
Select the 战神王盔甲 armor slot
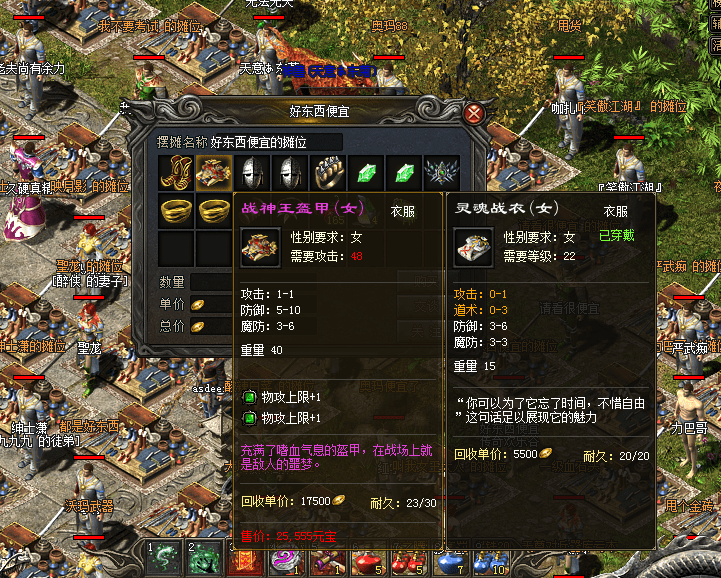pos(212,172)
